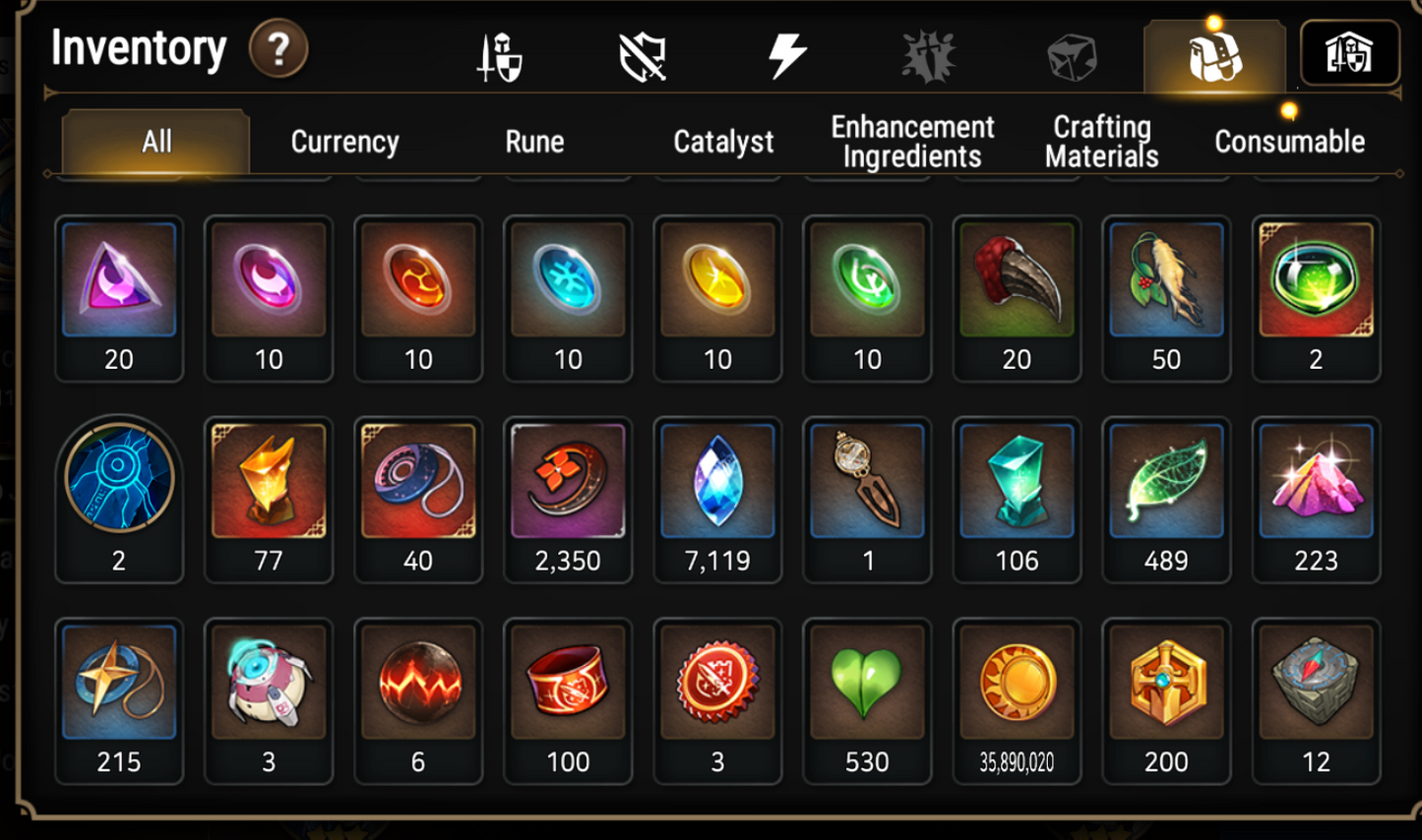Image resolution: width=1422 pixels, height=840 pixels.
Task: View the Consumable tab
Action: 1289,142
